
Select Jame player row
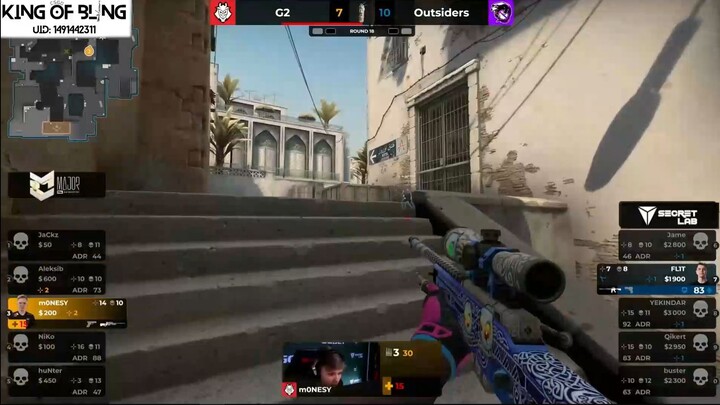[664, 242]
